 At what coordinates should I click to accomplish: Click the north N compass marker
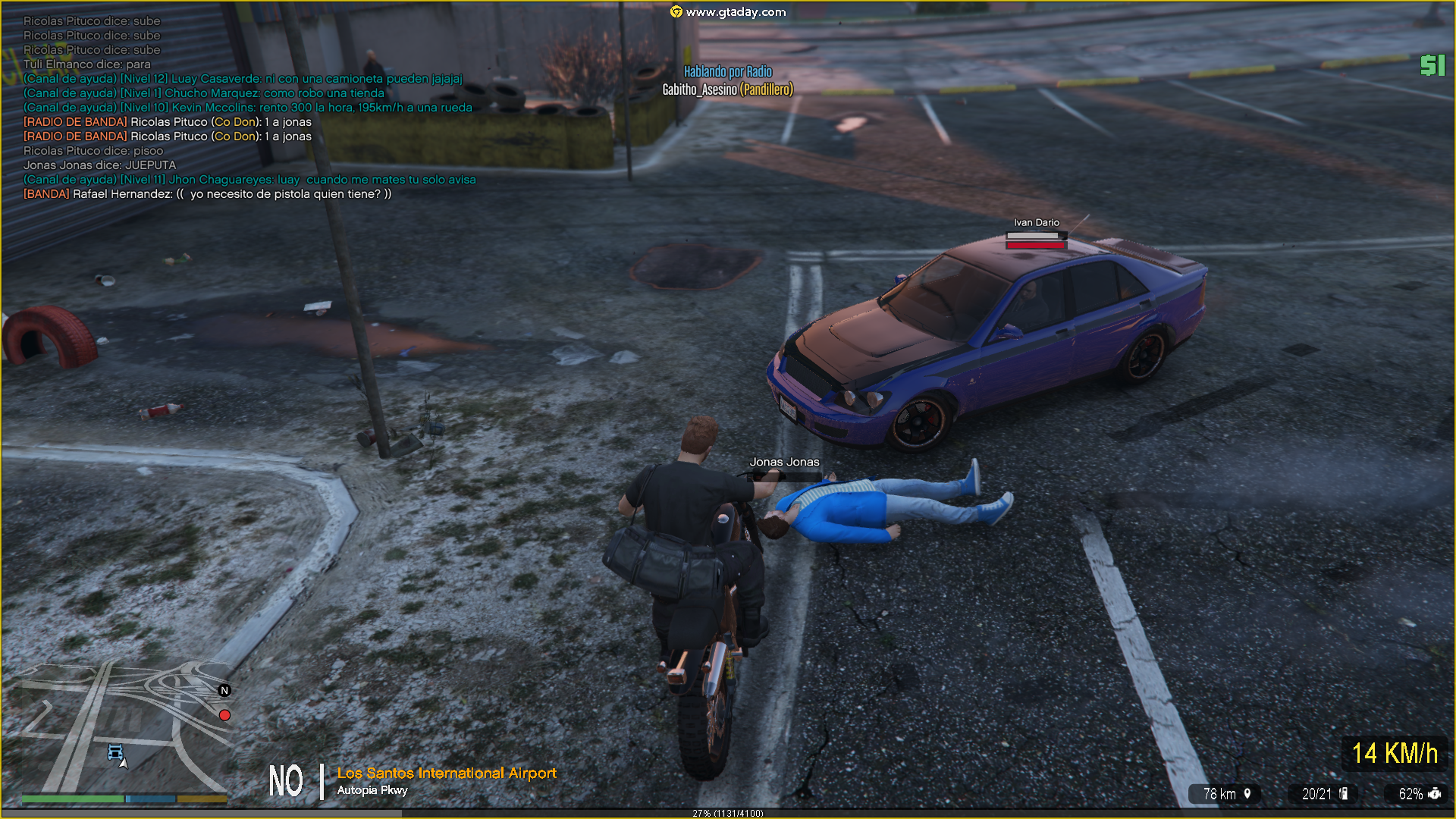click(224, 690)
